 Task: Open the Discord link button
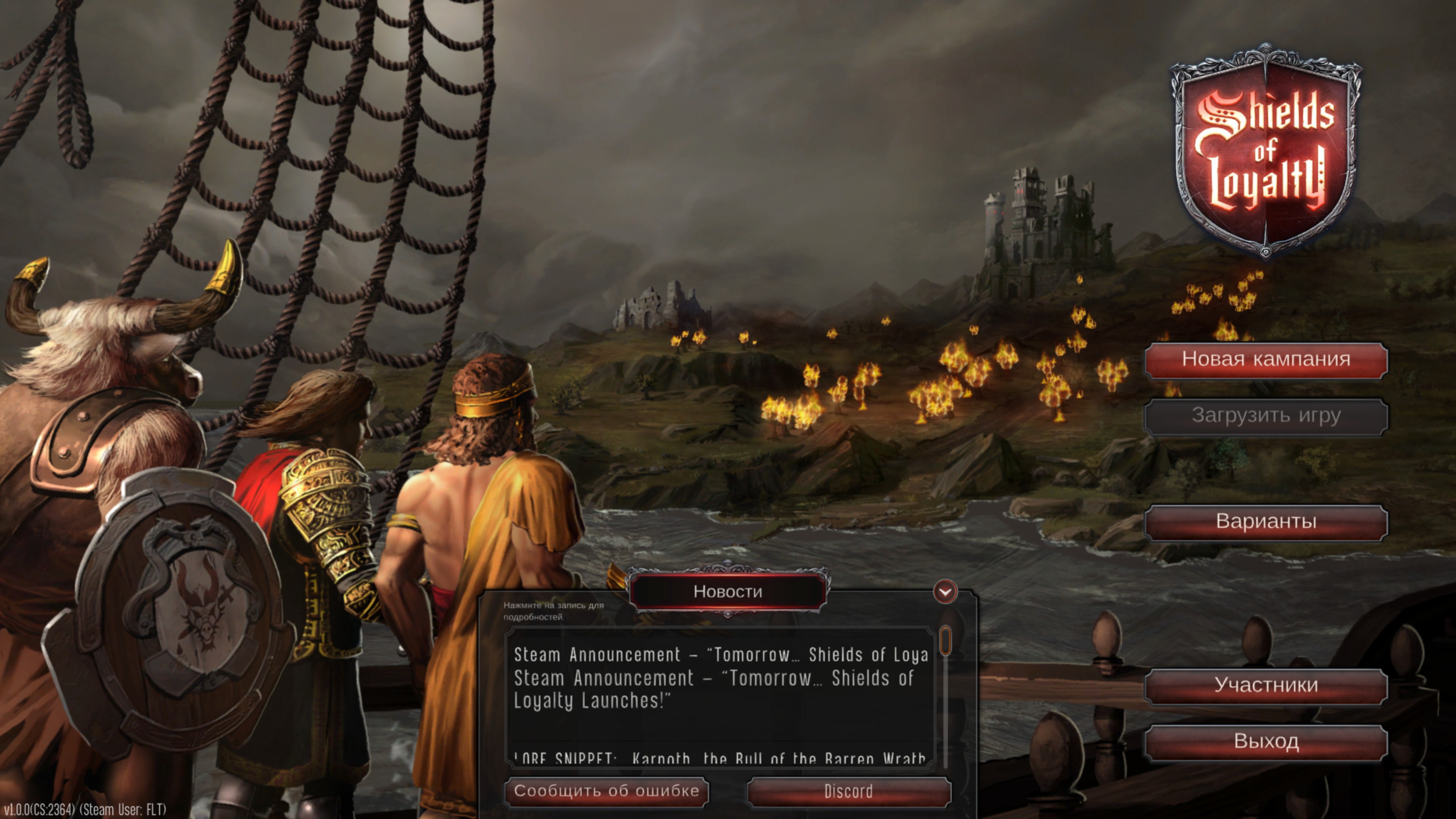tap(849, 791)
